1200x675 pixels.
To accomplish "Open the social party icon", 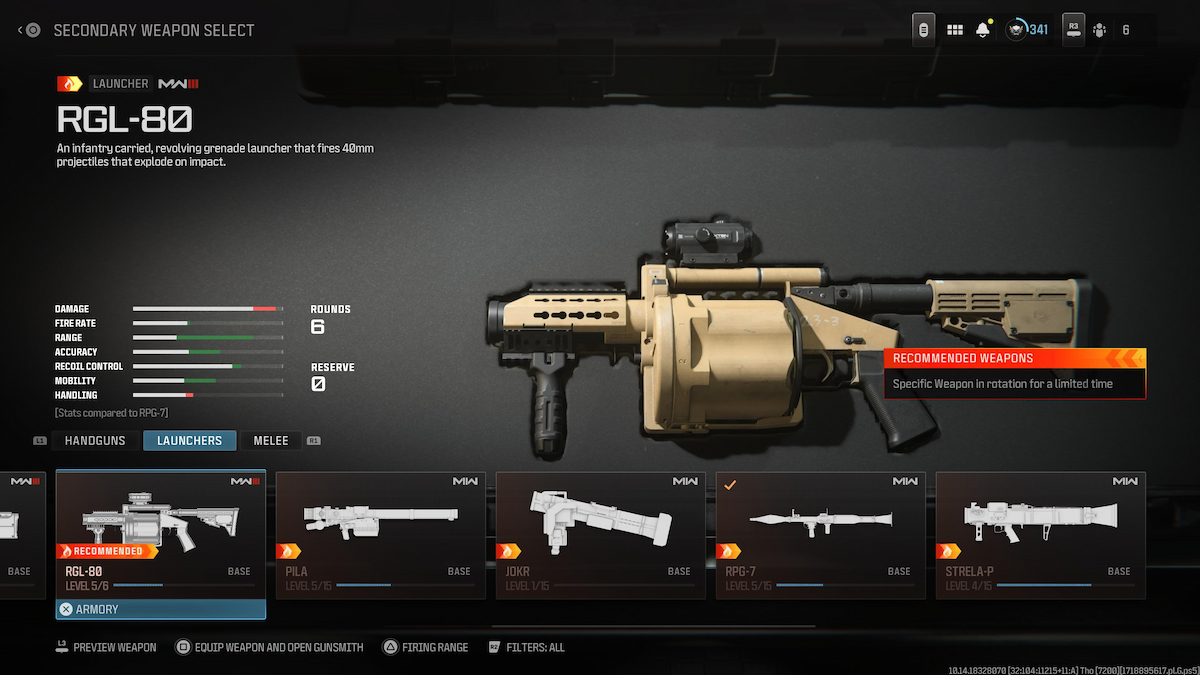I will point(1099,30).
